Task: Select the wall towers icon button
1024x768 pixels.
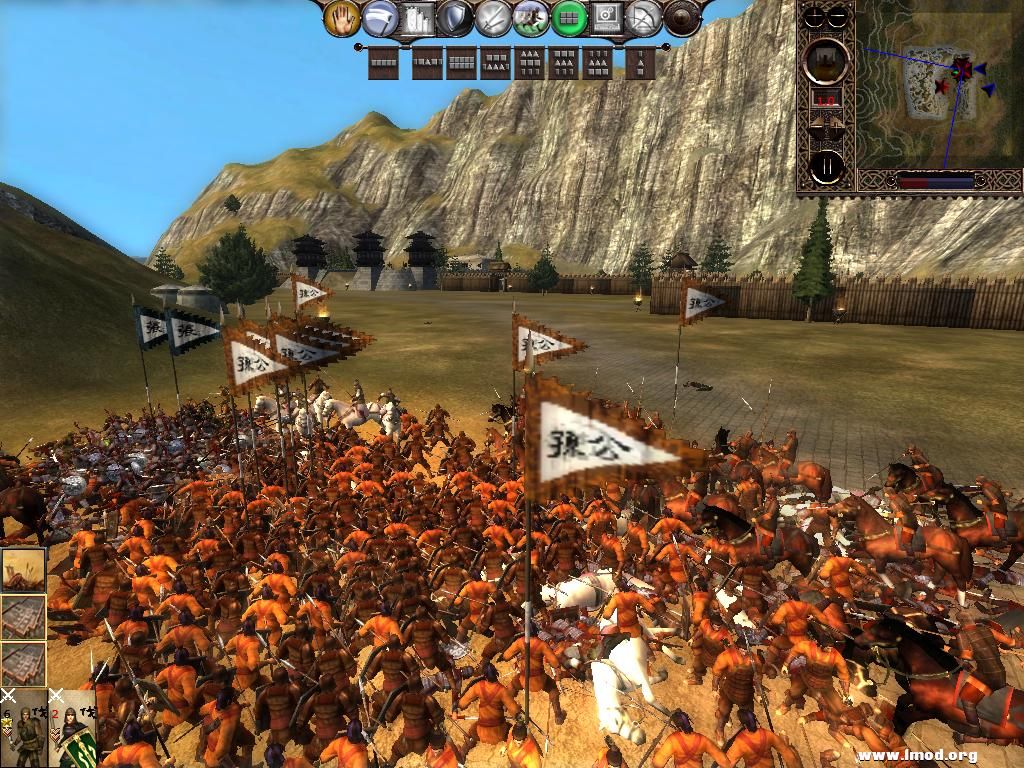Action: (x=418, y=17)
